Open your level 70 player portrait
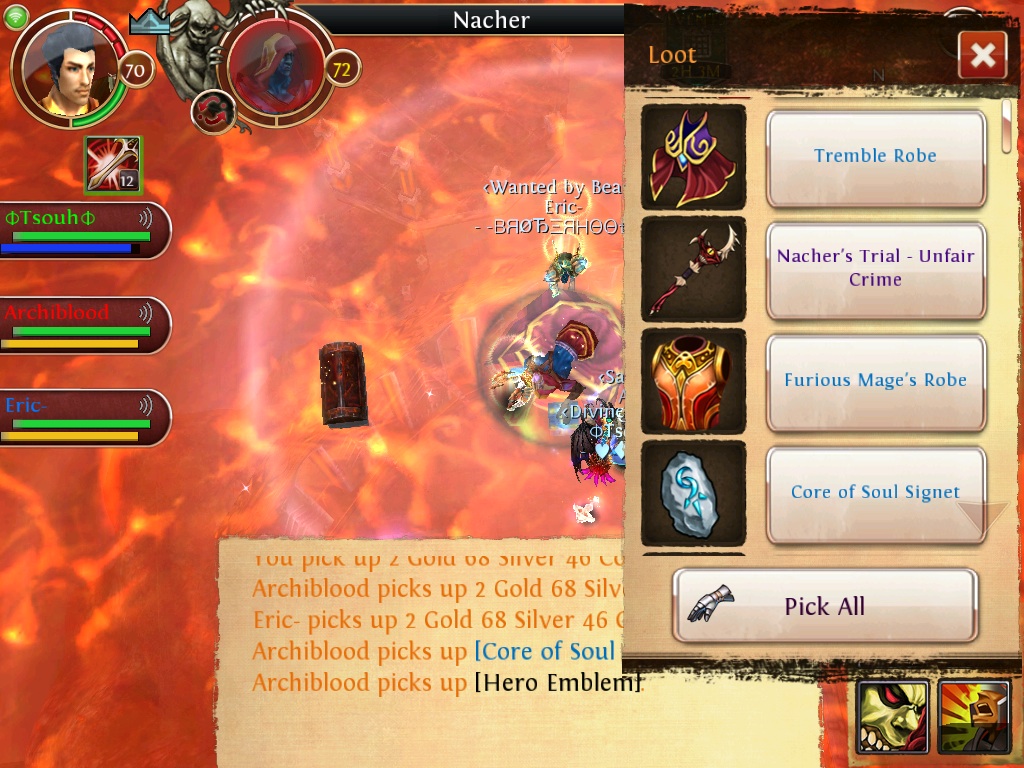 click(x=70, y=68)
